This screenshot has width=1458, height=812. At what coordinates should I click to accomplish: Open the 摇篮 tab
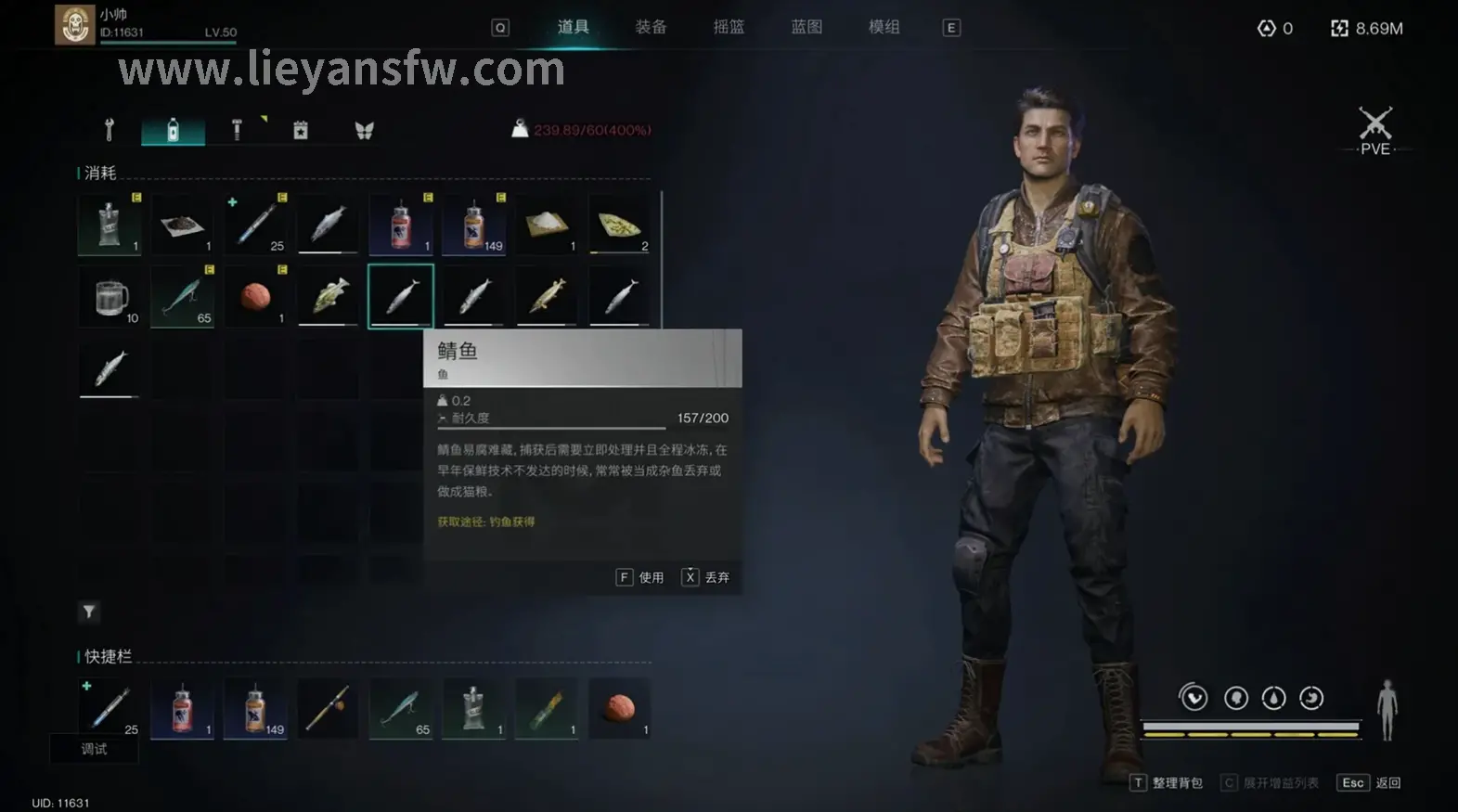tap(729, 27)
